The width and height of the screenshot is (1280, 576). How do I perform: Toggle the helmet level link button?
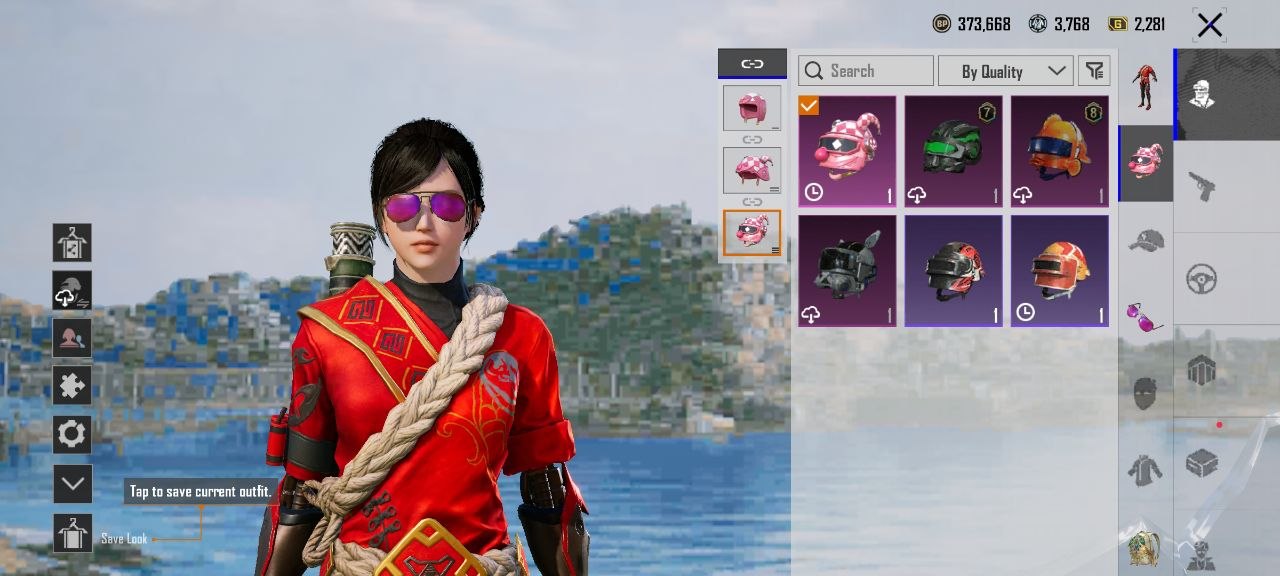pyautogui.click(x=752, y=64)
